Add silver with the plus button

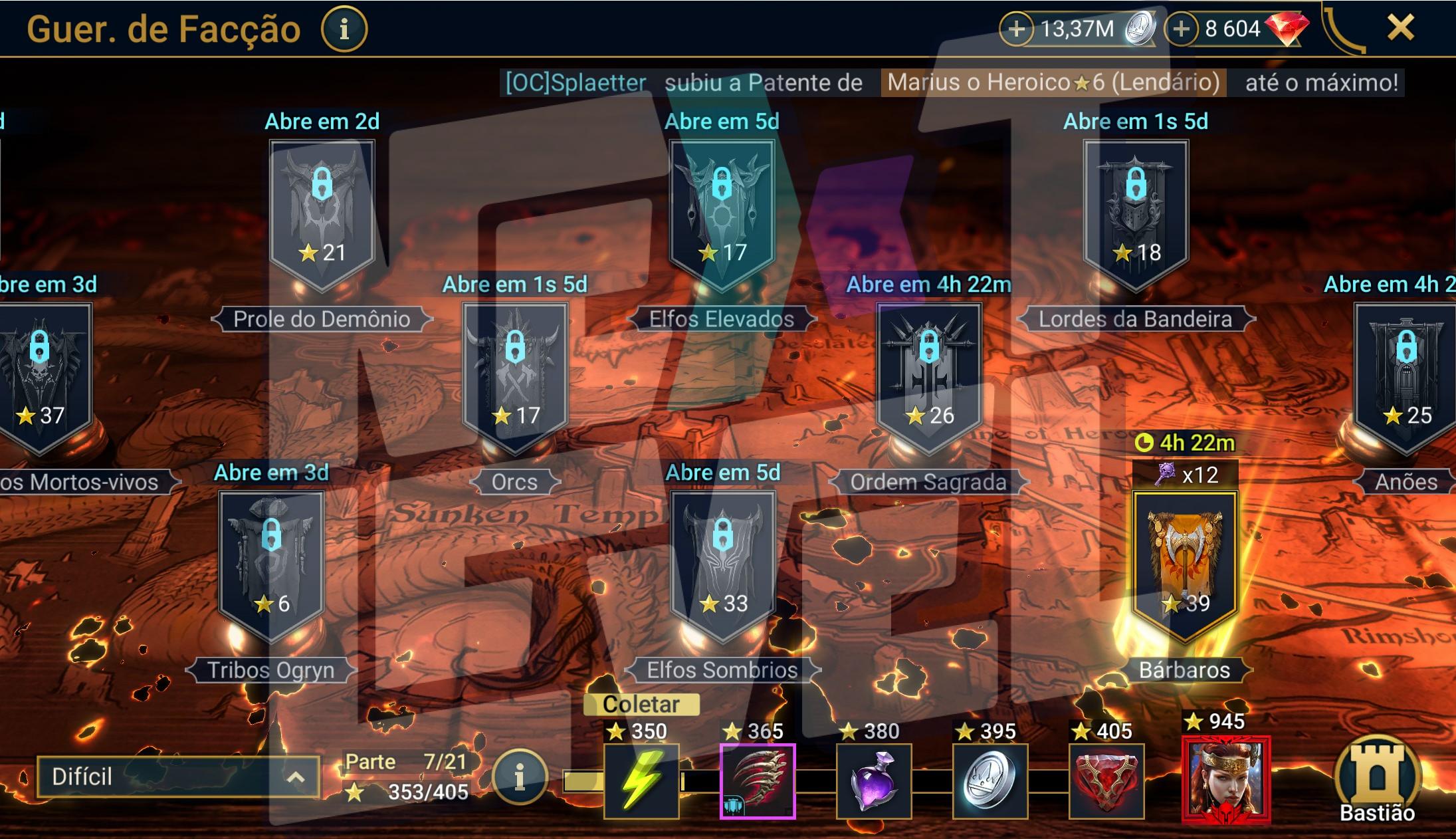(x=1016, y=29)
